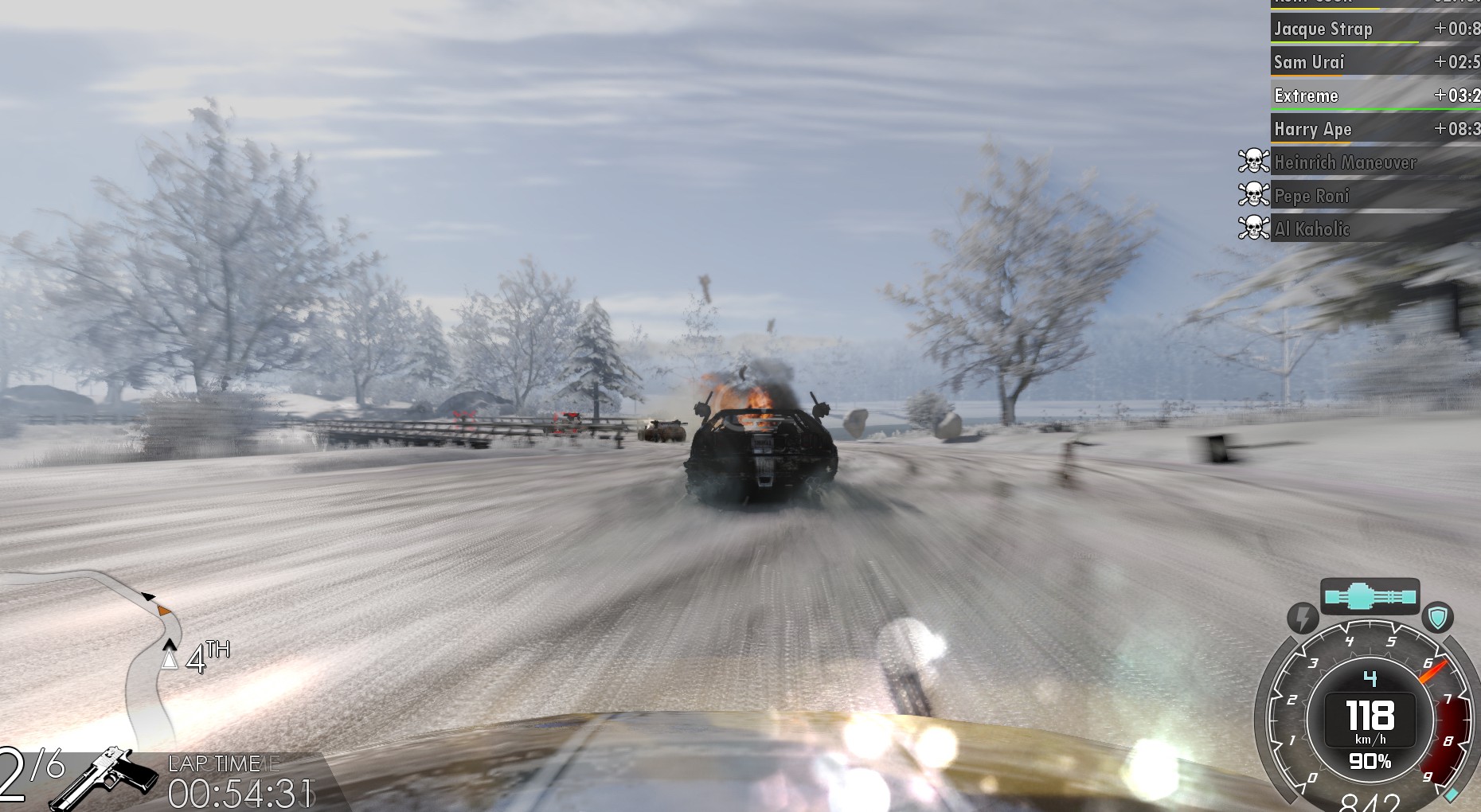Click the gear number 4 on the dial
The image size is (1481, 812).
coord(1370,677)
